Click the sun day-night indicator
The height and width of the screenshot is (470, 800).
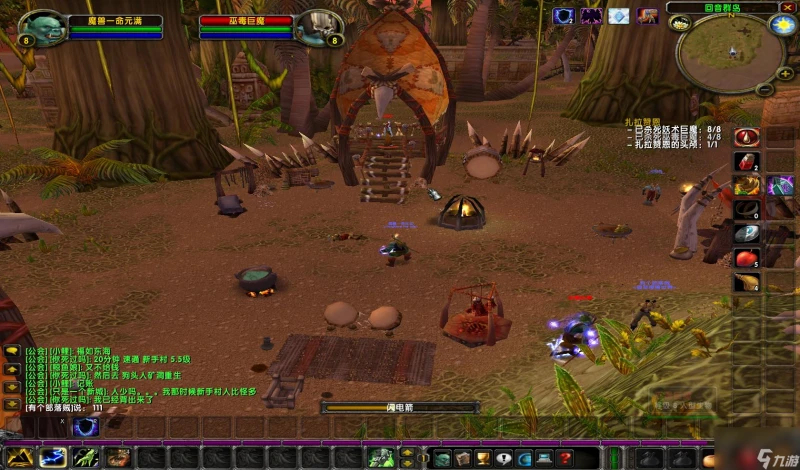[782, 25]
